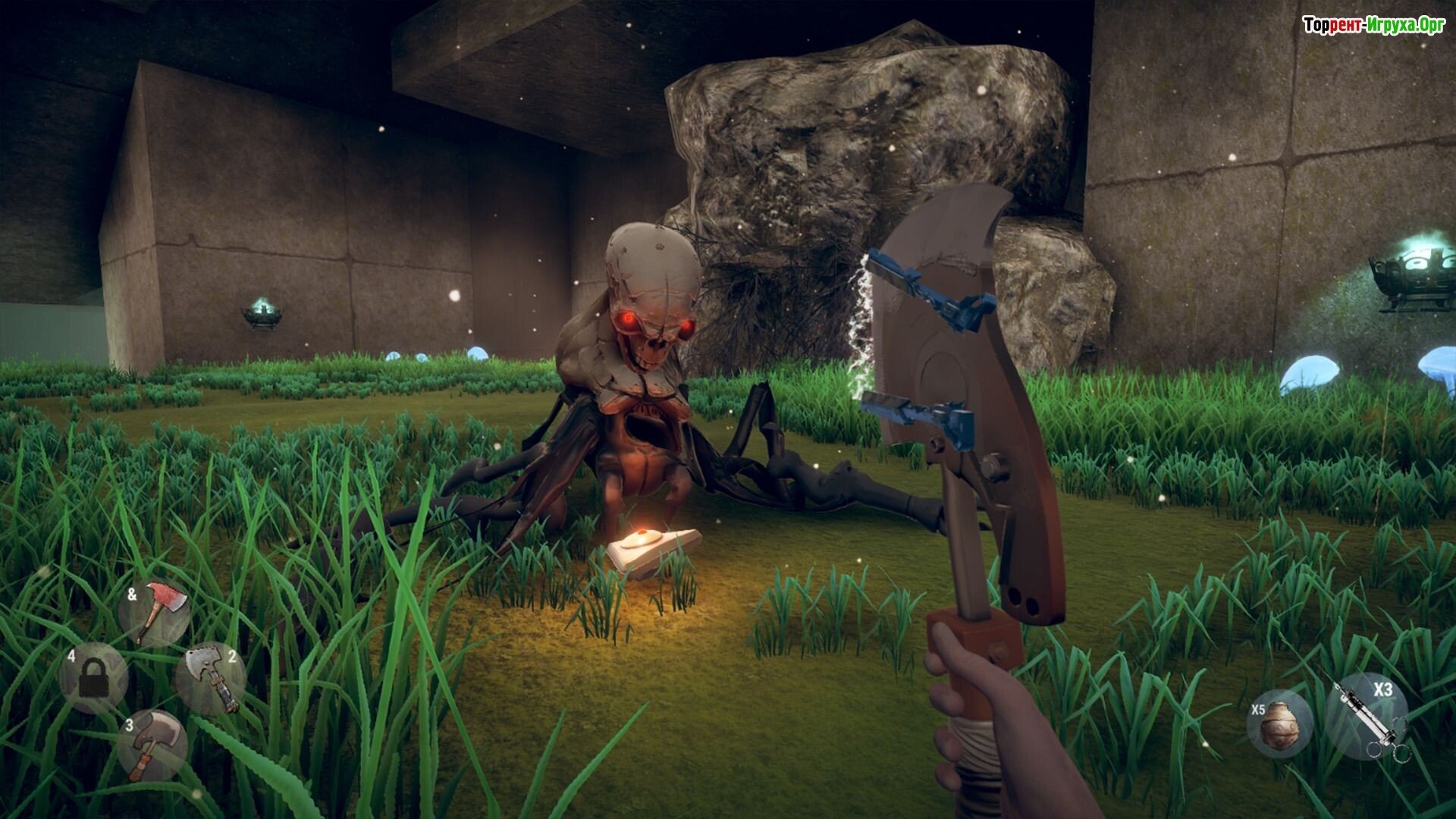Equip the serrated steel axe in slot 2
Viewport: 1456px width, 819px height.
click(212, 679)
